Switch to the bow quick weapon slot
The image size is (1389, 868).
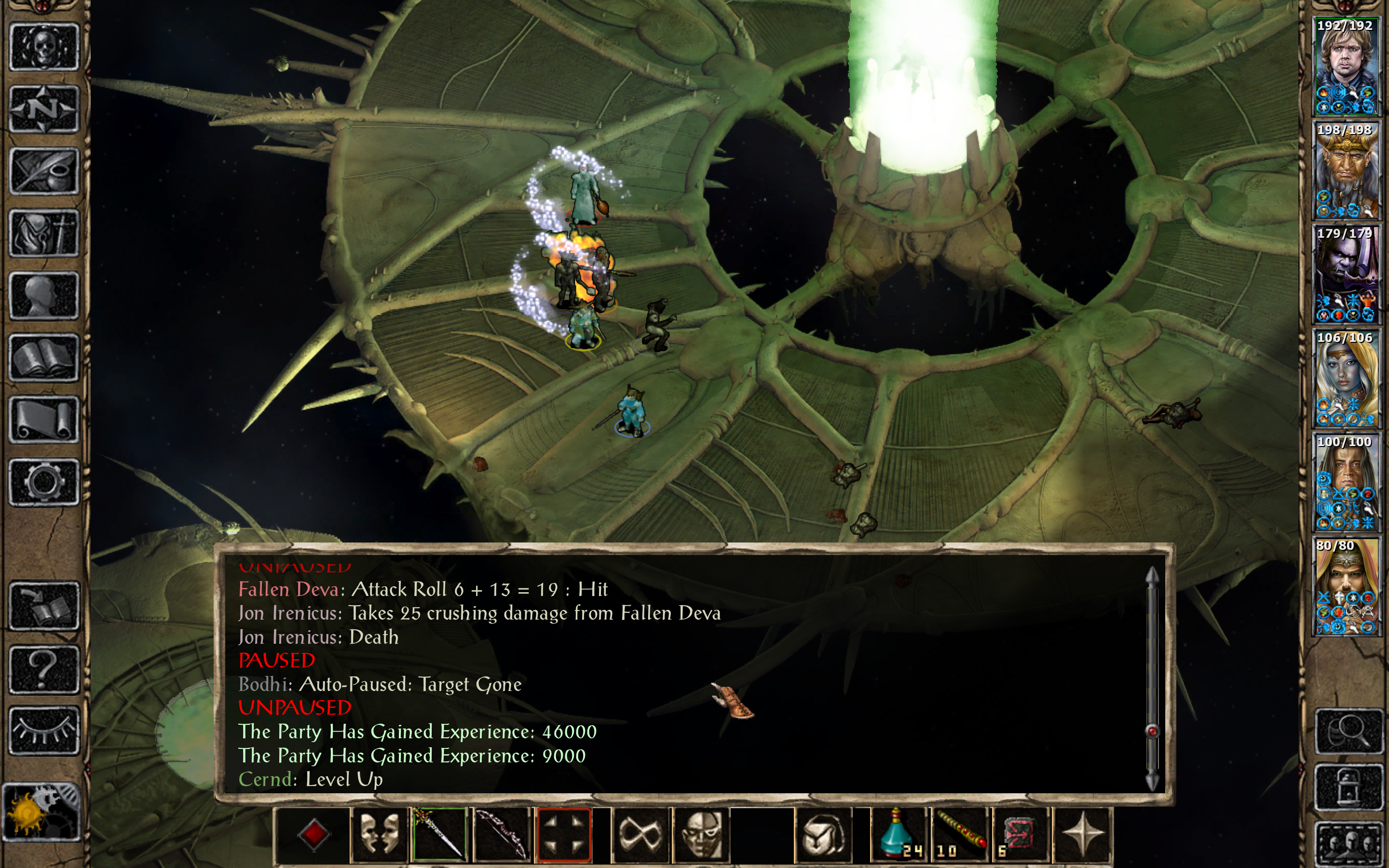point(501,834)
